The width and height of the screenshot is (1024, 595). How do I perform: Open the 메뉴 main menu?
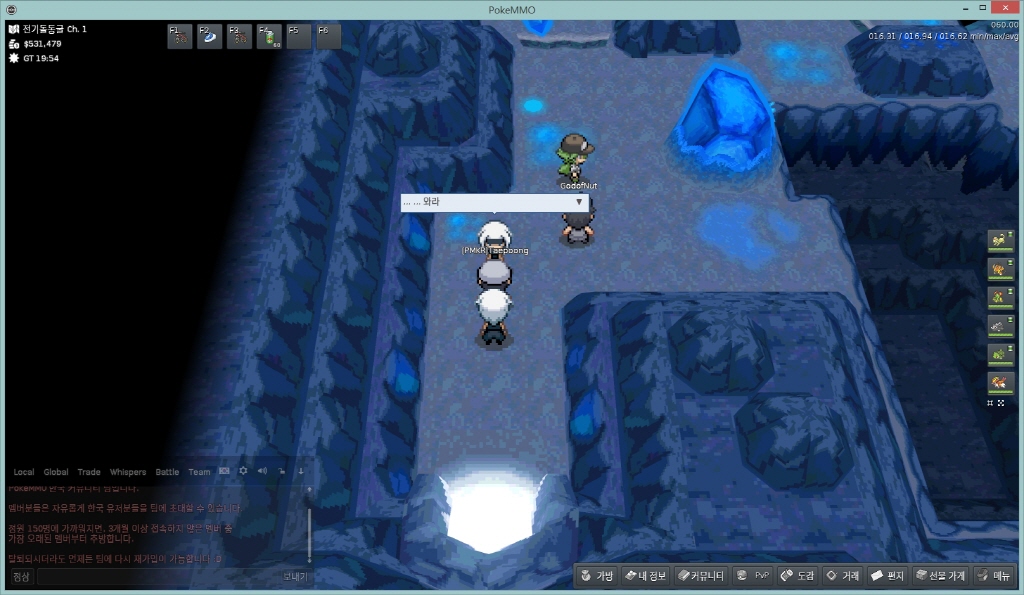pyautogui.click(x=994, y=576)
